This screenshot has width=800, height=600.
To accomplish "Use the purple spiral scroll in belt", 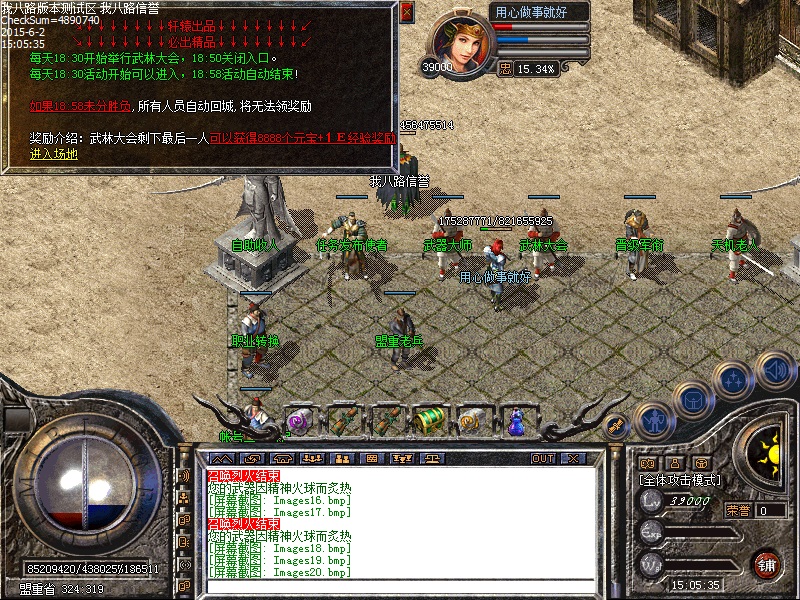I will 298,421.
